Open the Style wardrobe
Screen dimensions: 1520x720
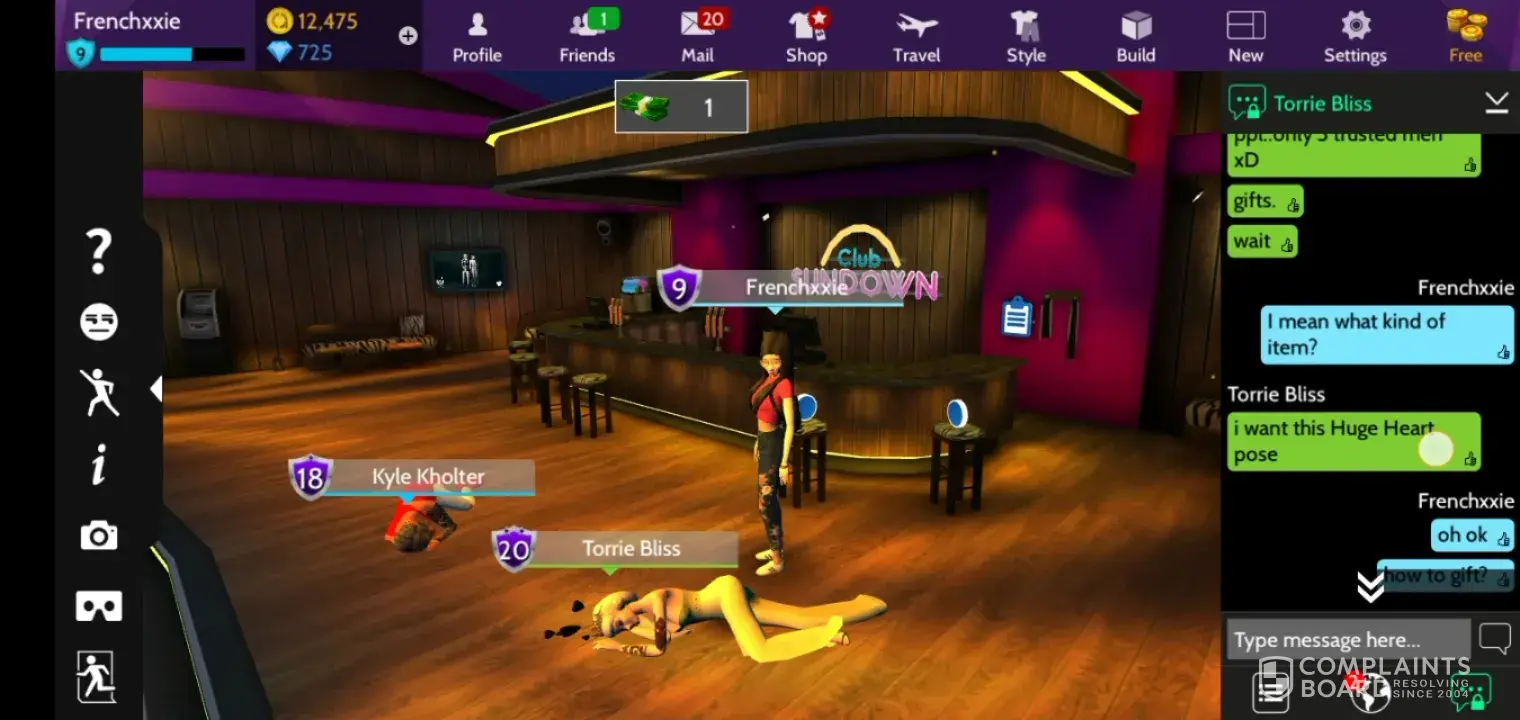coord(1026,36)
